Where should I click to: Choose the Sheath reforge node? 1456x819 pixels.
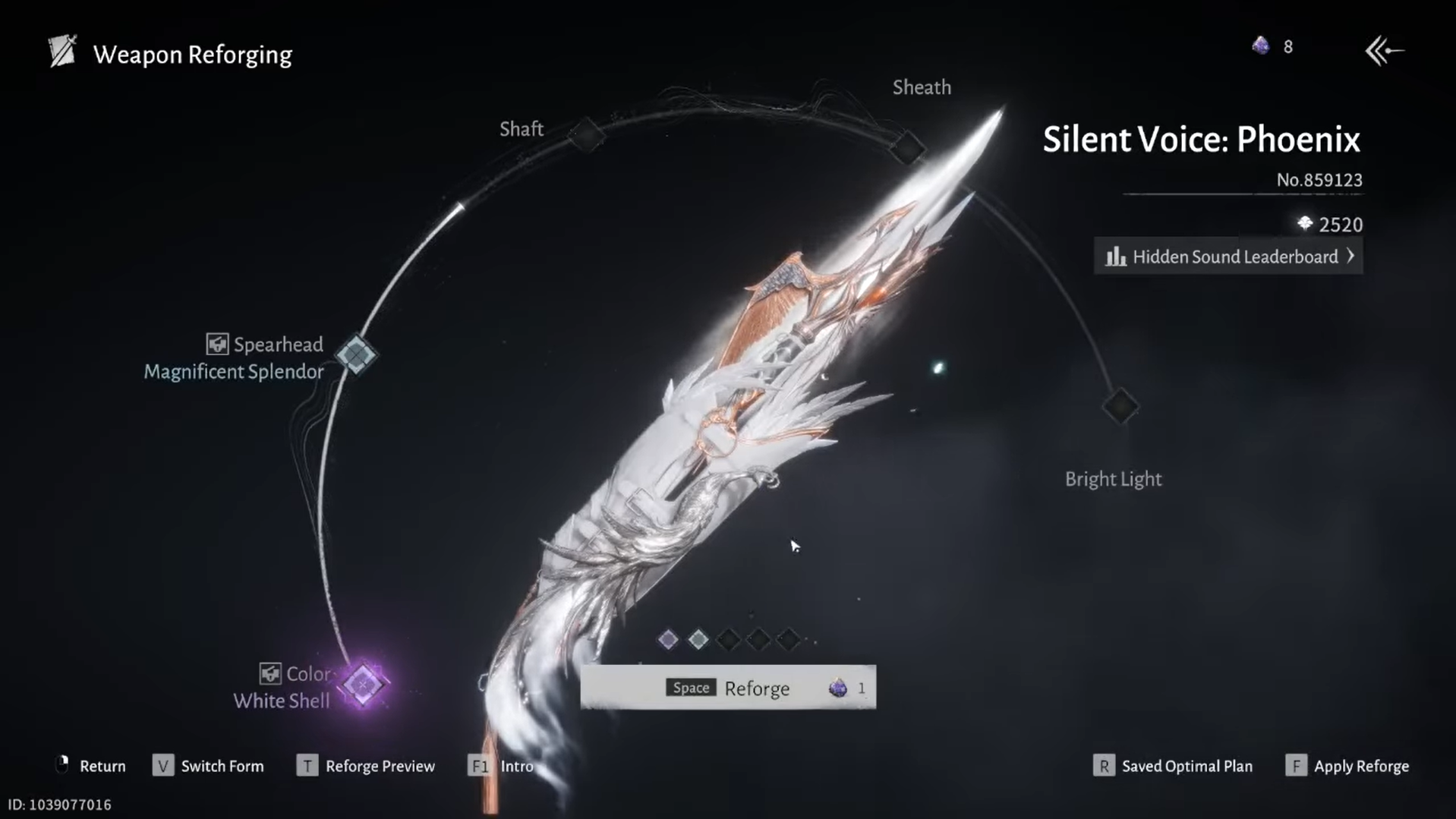click(907, 147)
